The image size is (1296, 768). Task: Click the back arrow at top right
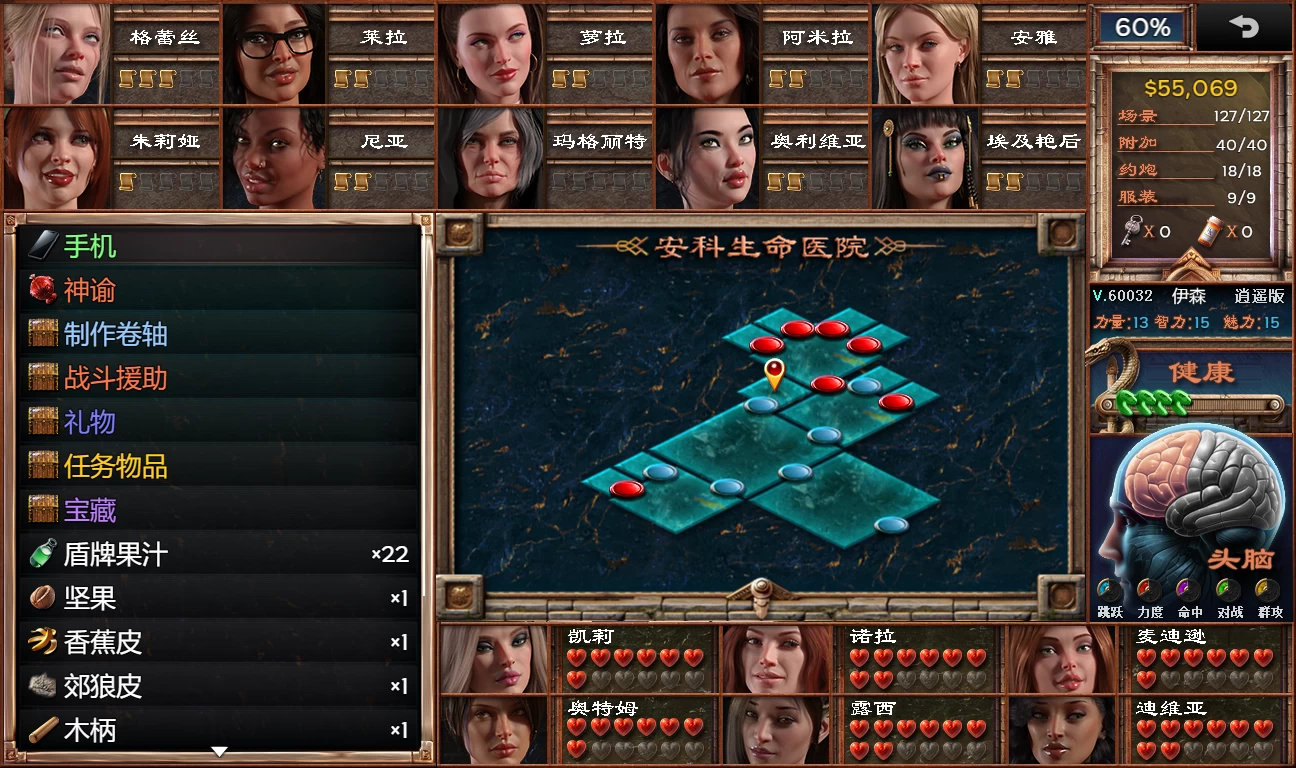coord(1244,27)
